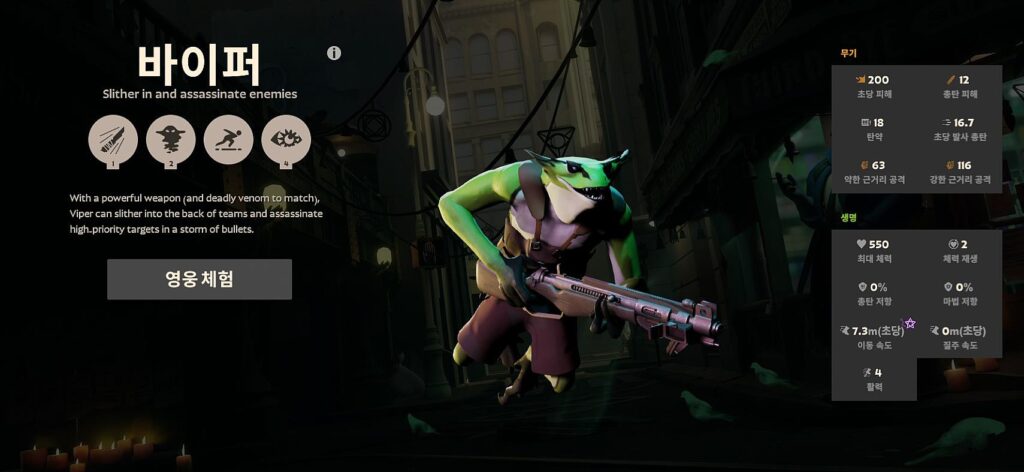
Task: Select the dagger ability icon numbered 1
Action: click(113, 139)
